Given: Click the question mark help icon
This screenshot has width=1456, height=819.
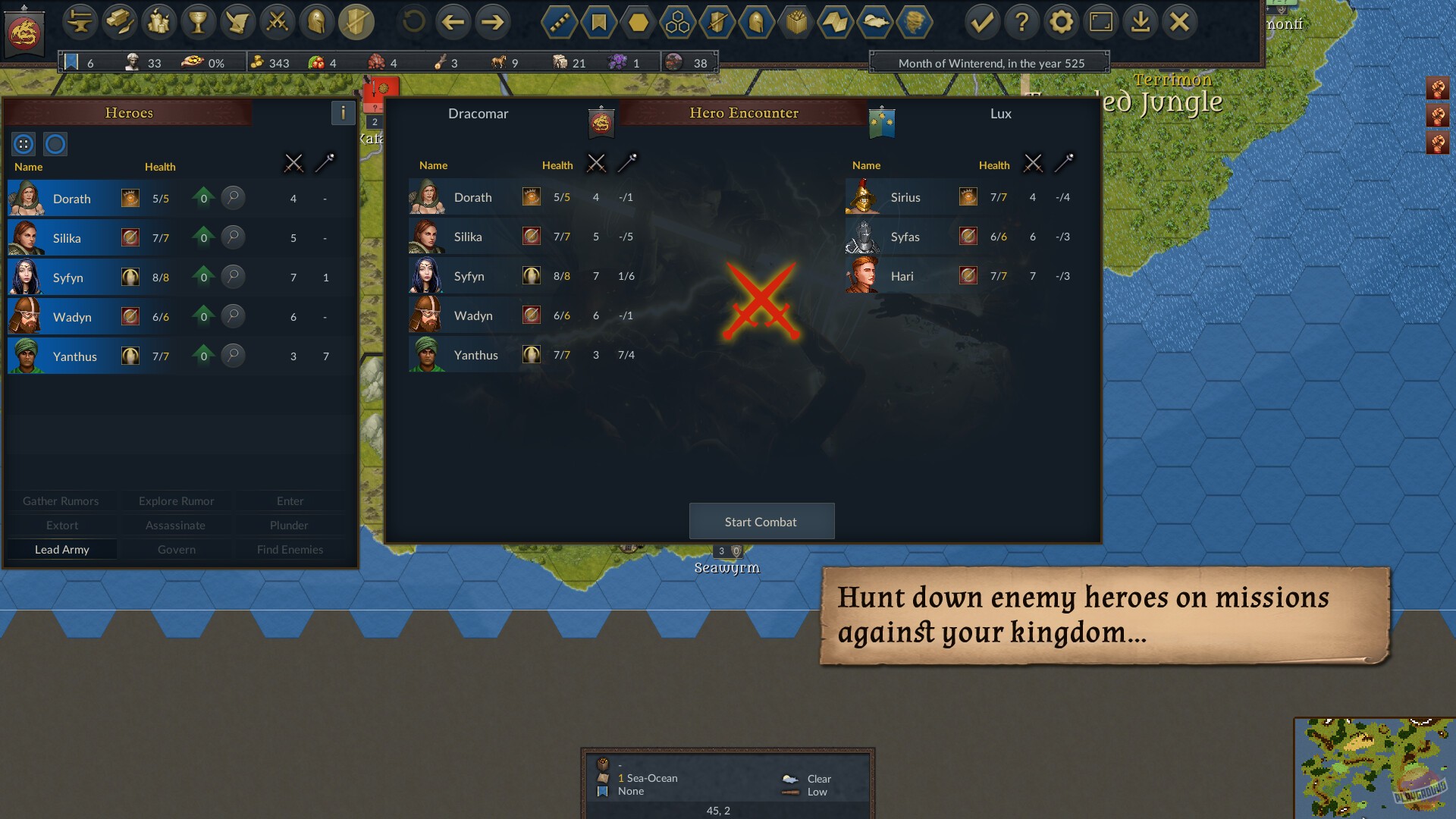Looking at the screenshot, I should coord(1023,22).
